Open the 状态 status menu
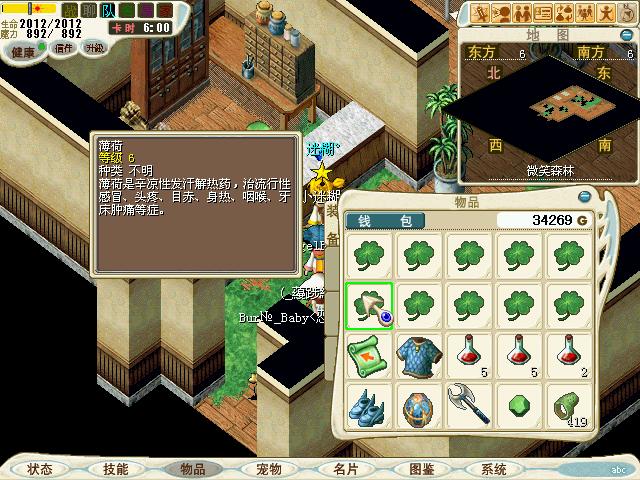Screen dimensions: 640x480 point(41,468)
